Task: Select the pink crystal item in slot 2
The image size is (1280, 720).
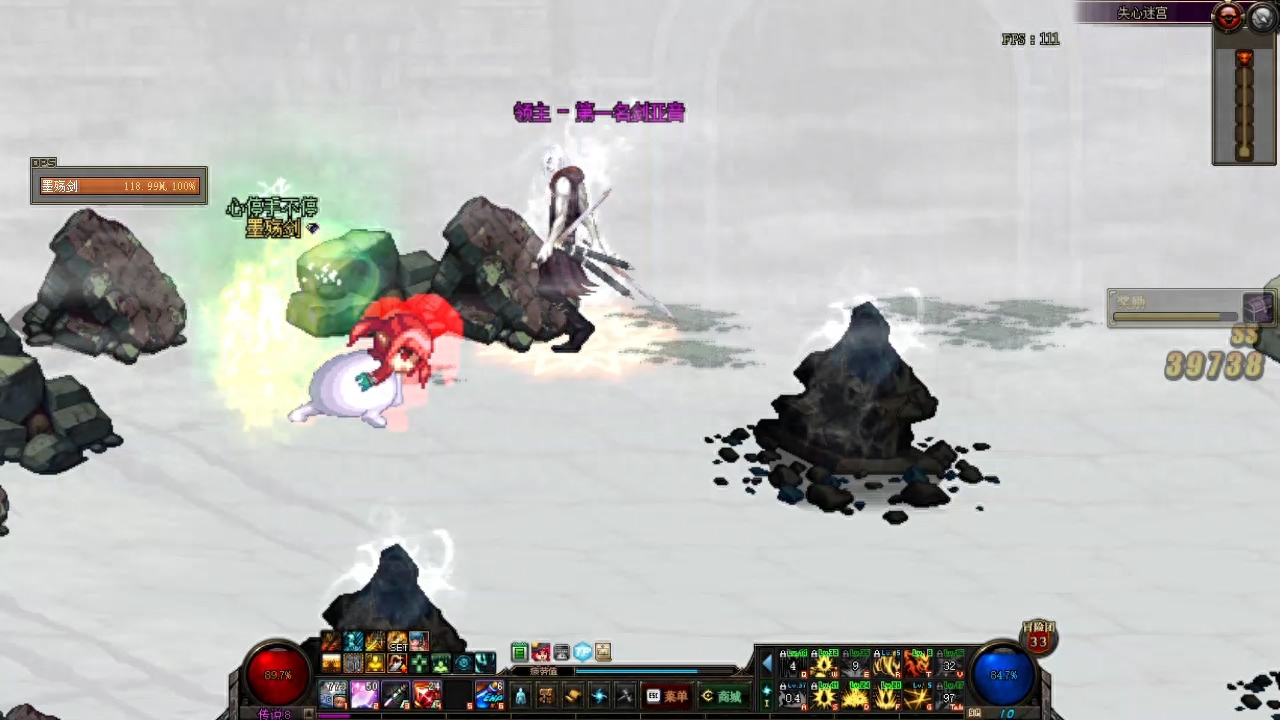Action: pos(364,694)
